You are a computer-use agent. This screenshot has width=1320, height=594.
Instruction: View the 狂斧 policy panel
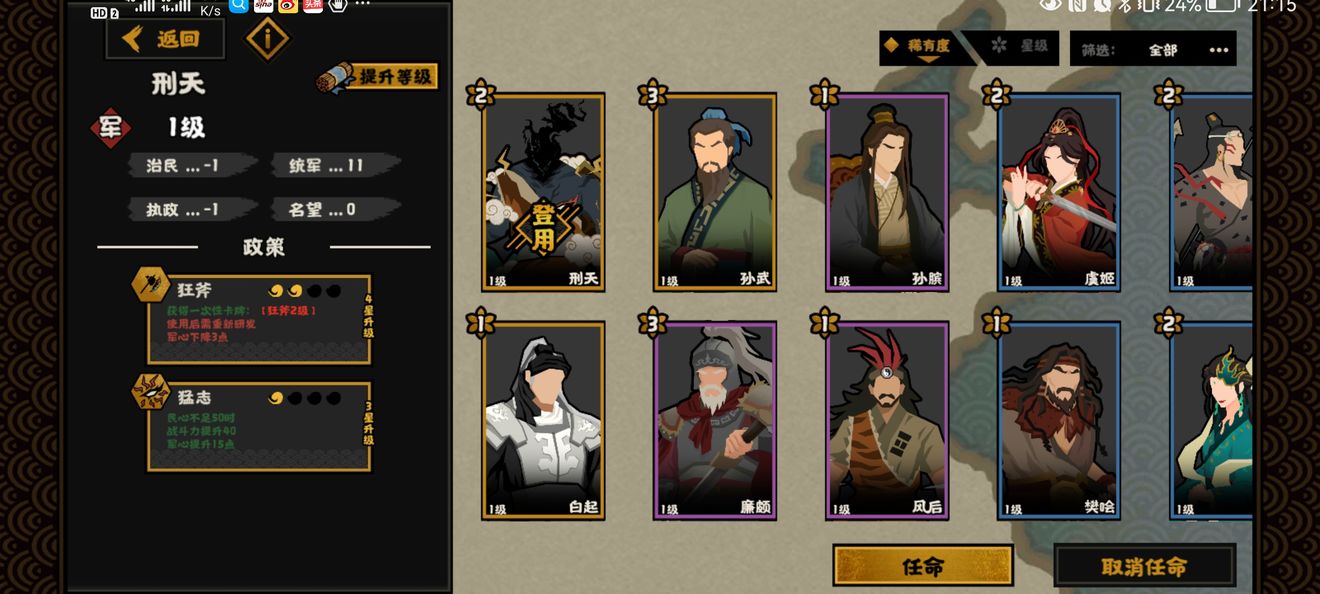[259, 319]
